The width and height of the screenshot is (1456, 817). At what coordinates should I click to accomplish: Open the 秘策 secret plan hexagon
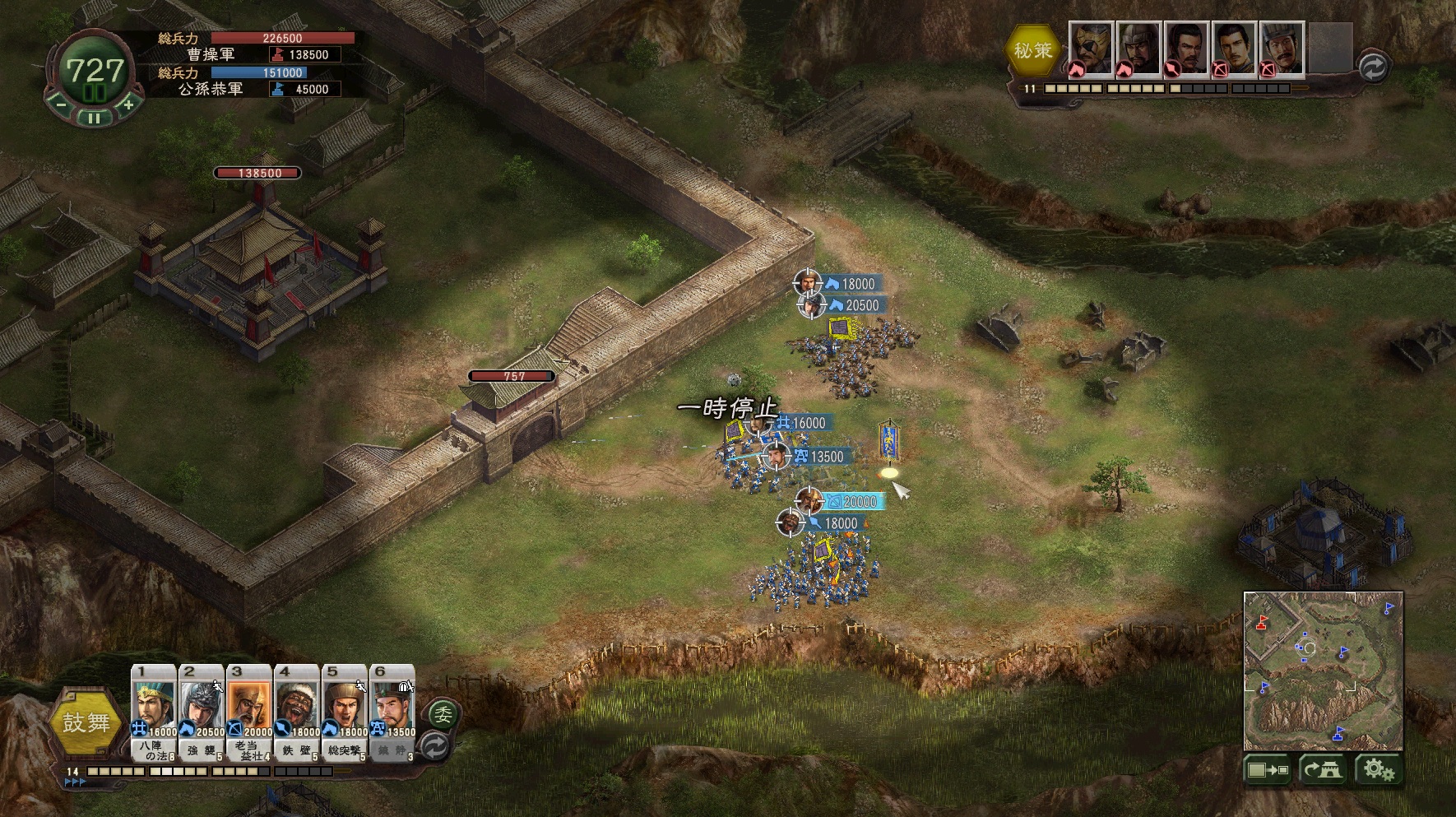click(1032, 50)
